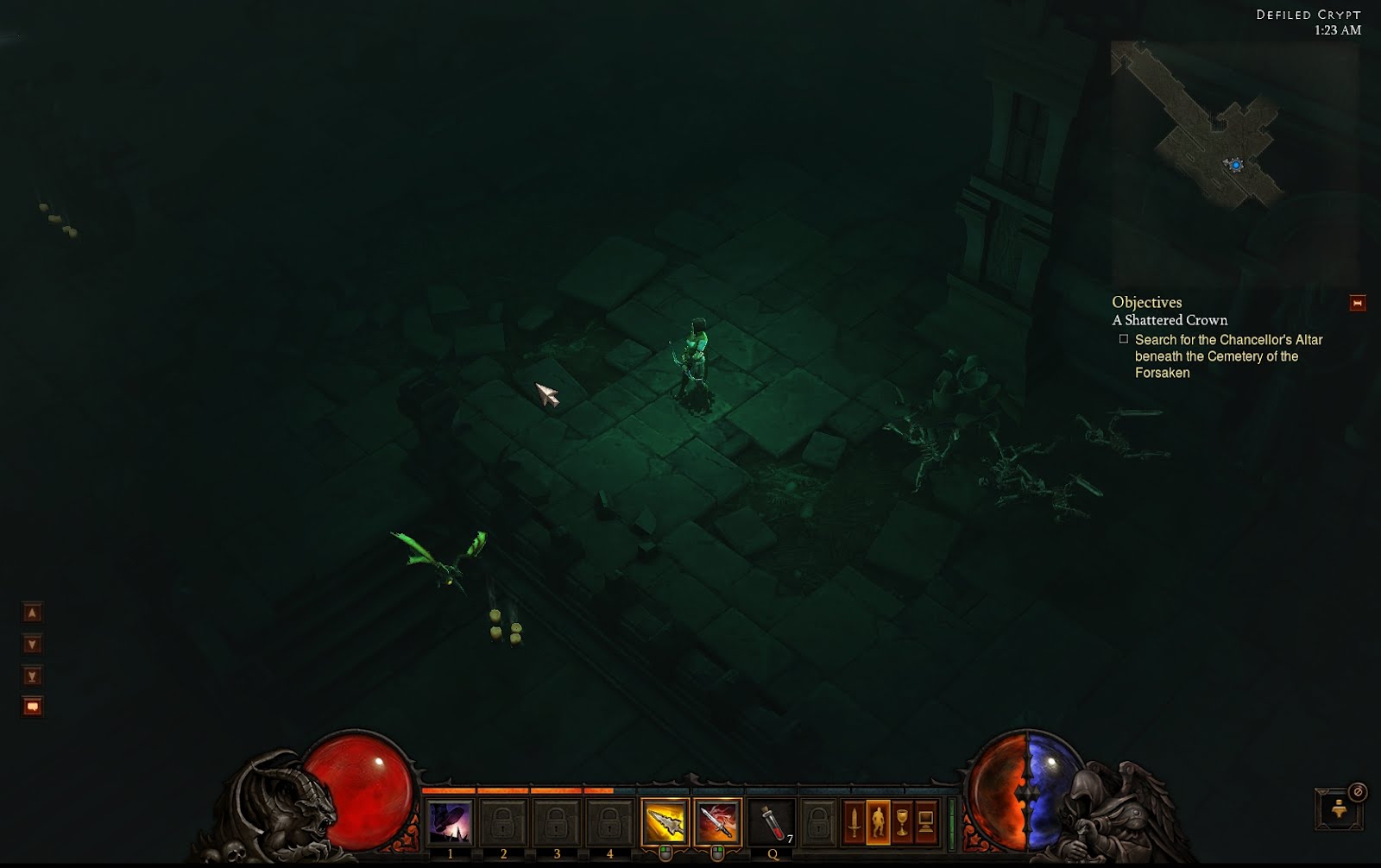Jump to newest messages via double-down arrow
1381x868 pixels.
click(32, 675)
